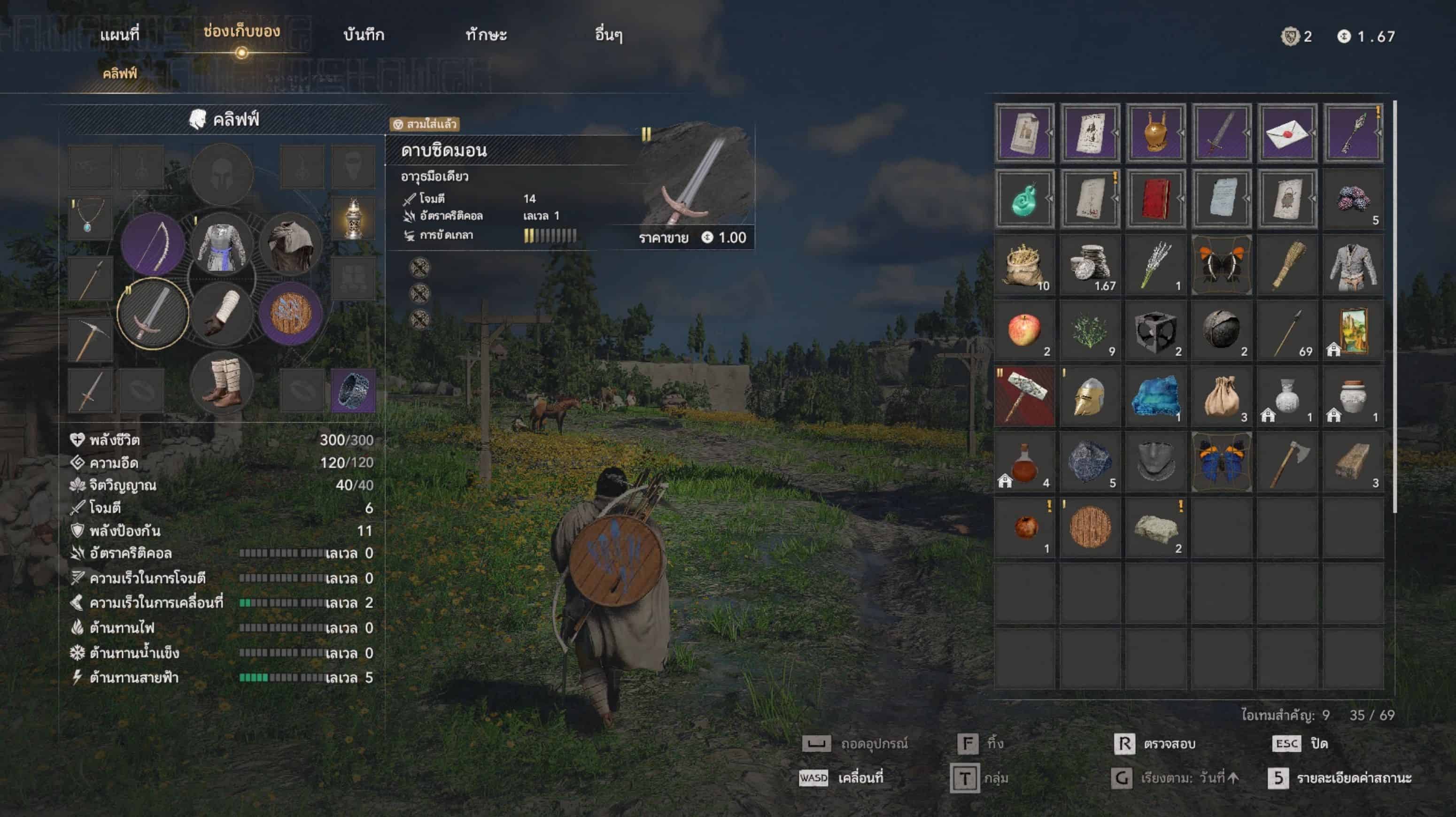
Task: Switch to the แผนที่ map tab
Action: pyautogui.click(x=119, y=35)
